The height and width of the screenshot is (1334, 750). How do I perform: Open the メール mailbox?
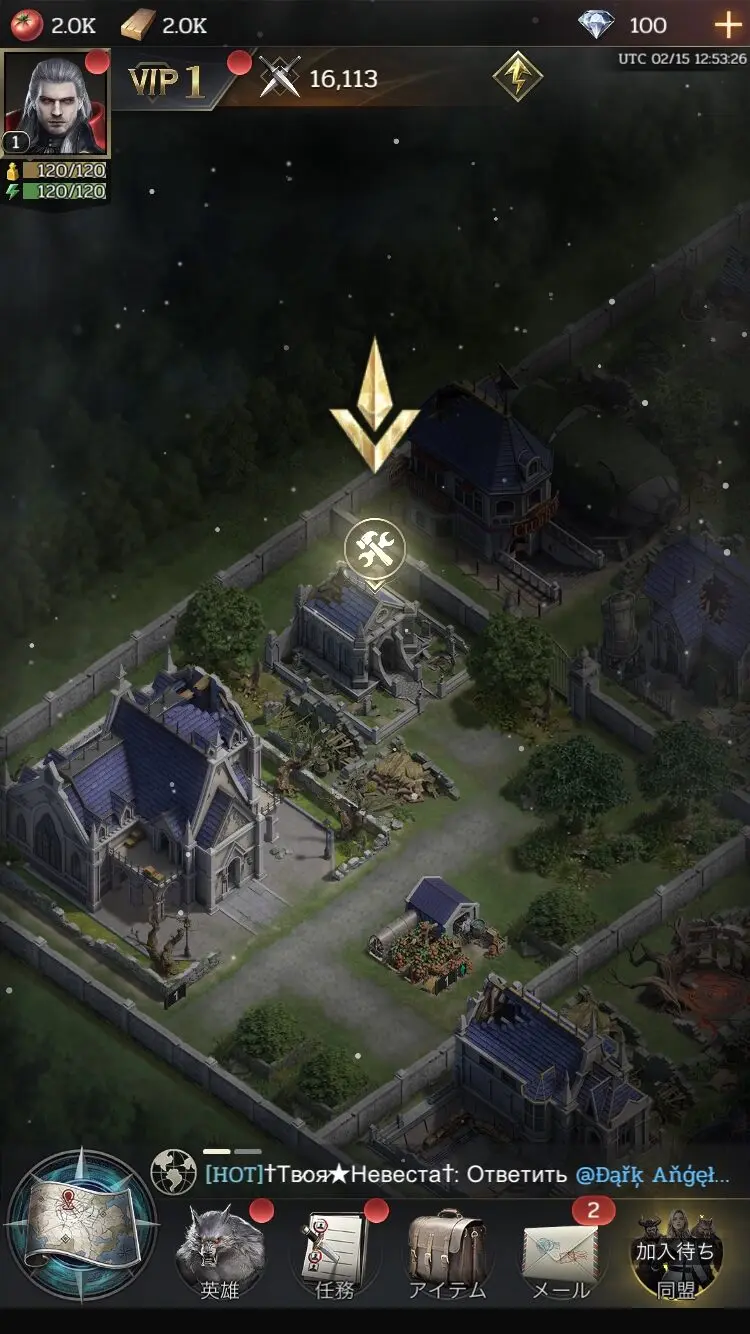pos(560,1250)
